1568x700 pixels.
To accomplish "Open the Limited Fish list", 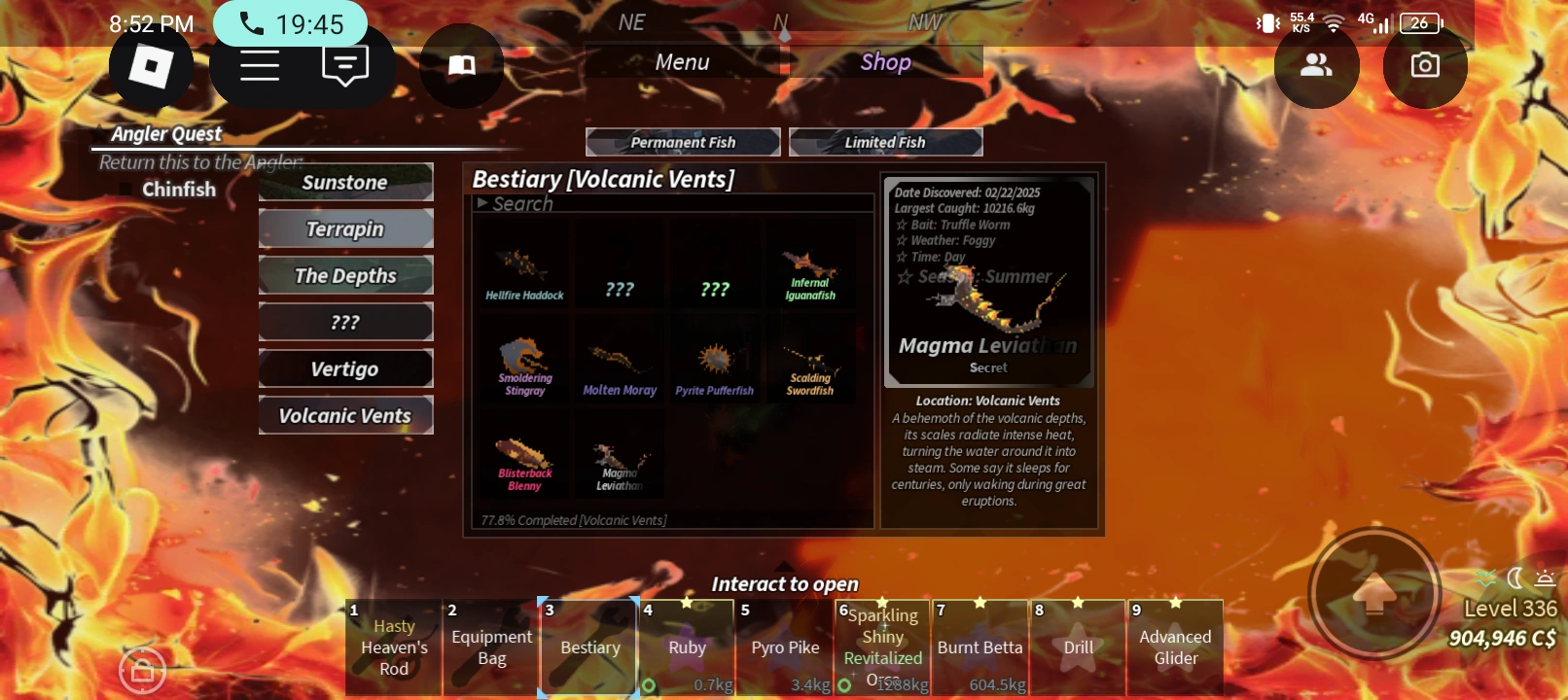I will tap(885, 141).
